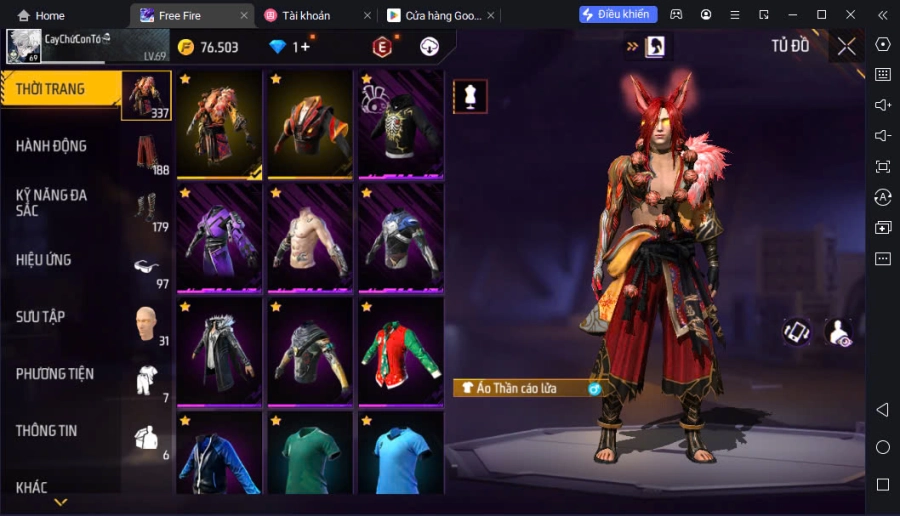Choose the red and green Christmas shirt
The height and width of the screenshot is (516, 900).
[400, 350]
